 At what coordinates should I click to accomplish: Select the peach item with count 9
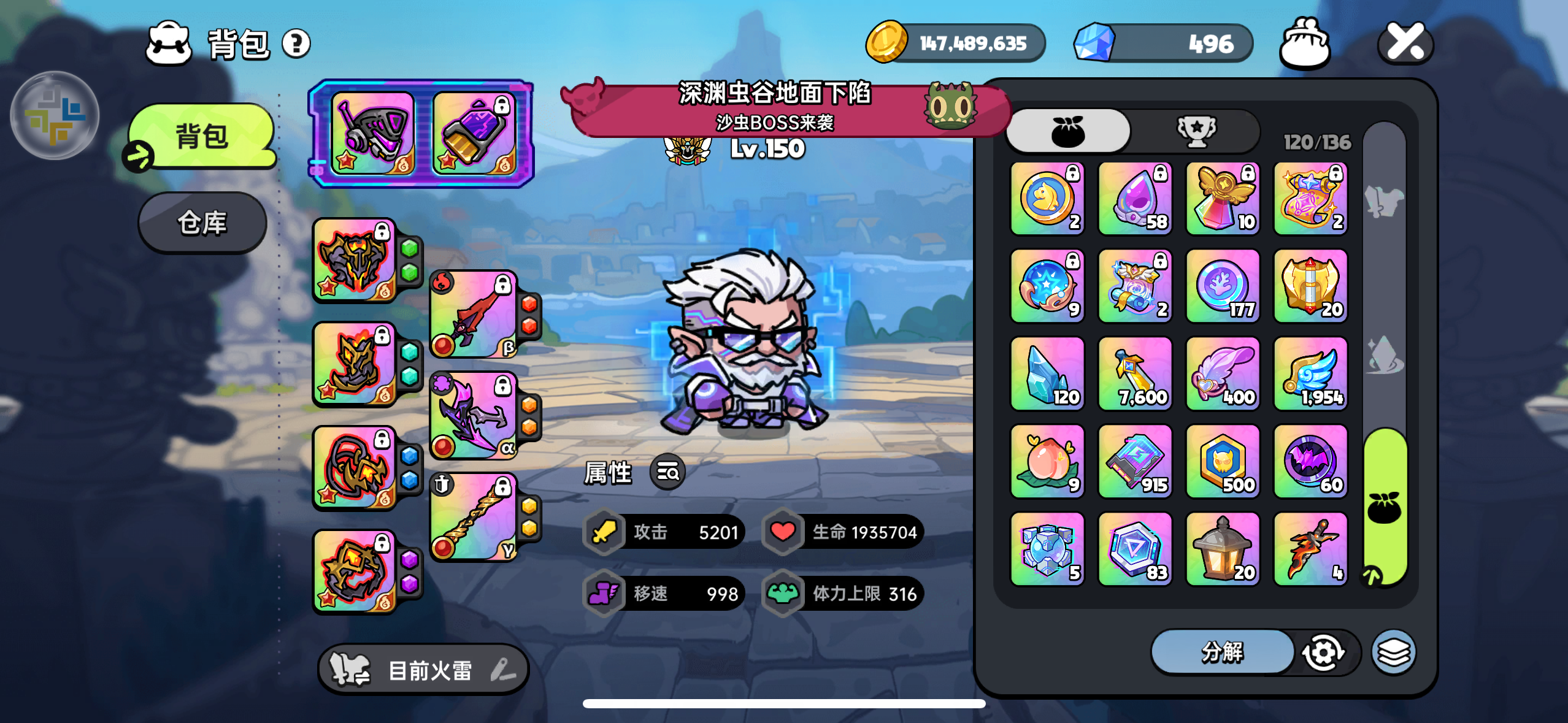pyautogui.click(x=1047, y=461)
